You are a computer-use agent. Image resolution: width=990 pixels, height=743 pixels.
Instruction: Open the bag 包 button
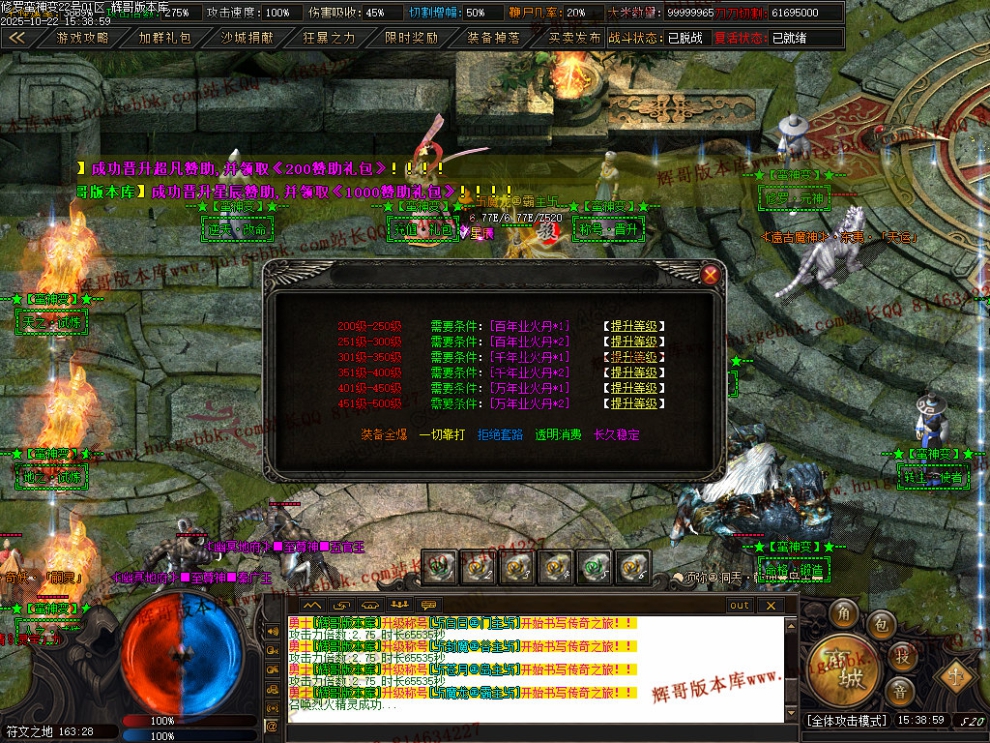(x=881, y=625)
